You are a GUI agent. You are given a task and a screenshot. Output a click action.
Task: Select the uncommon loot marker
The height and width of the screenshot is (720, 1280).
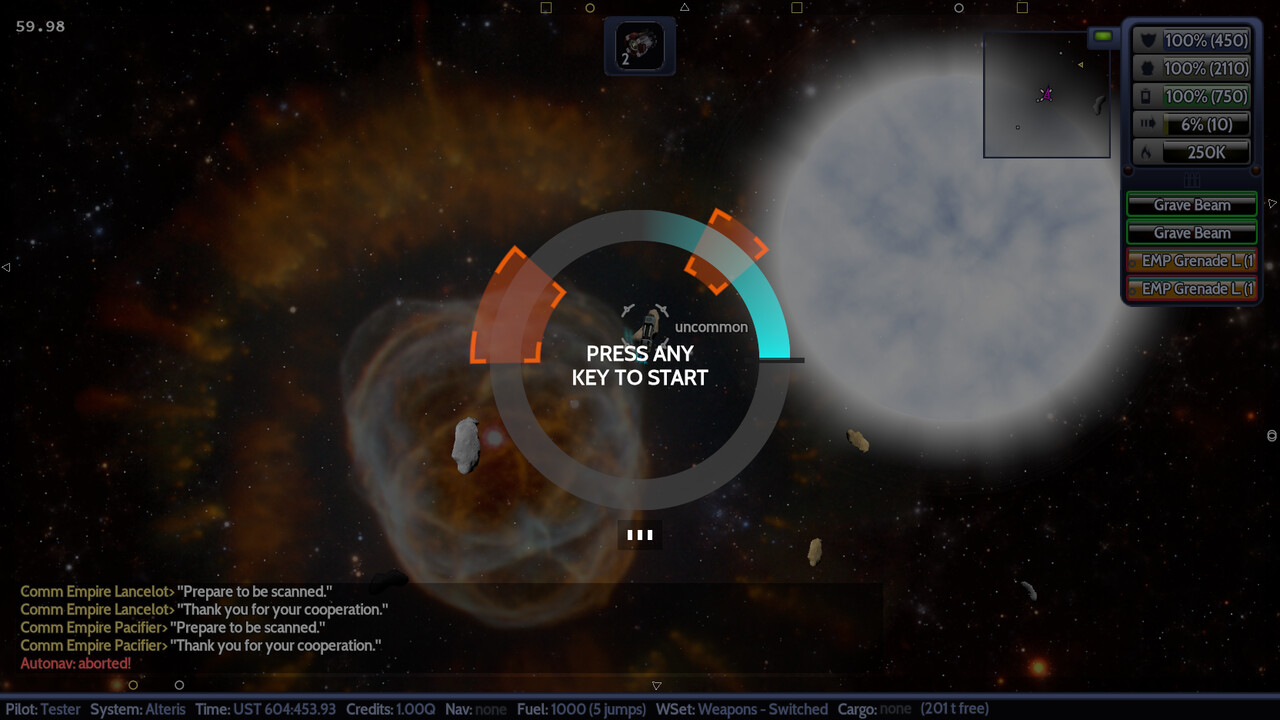tap(711, 327)
